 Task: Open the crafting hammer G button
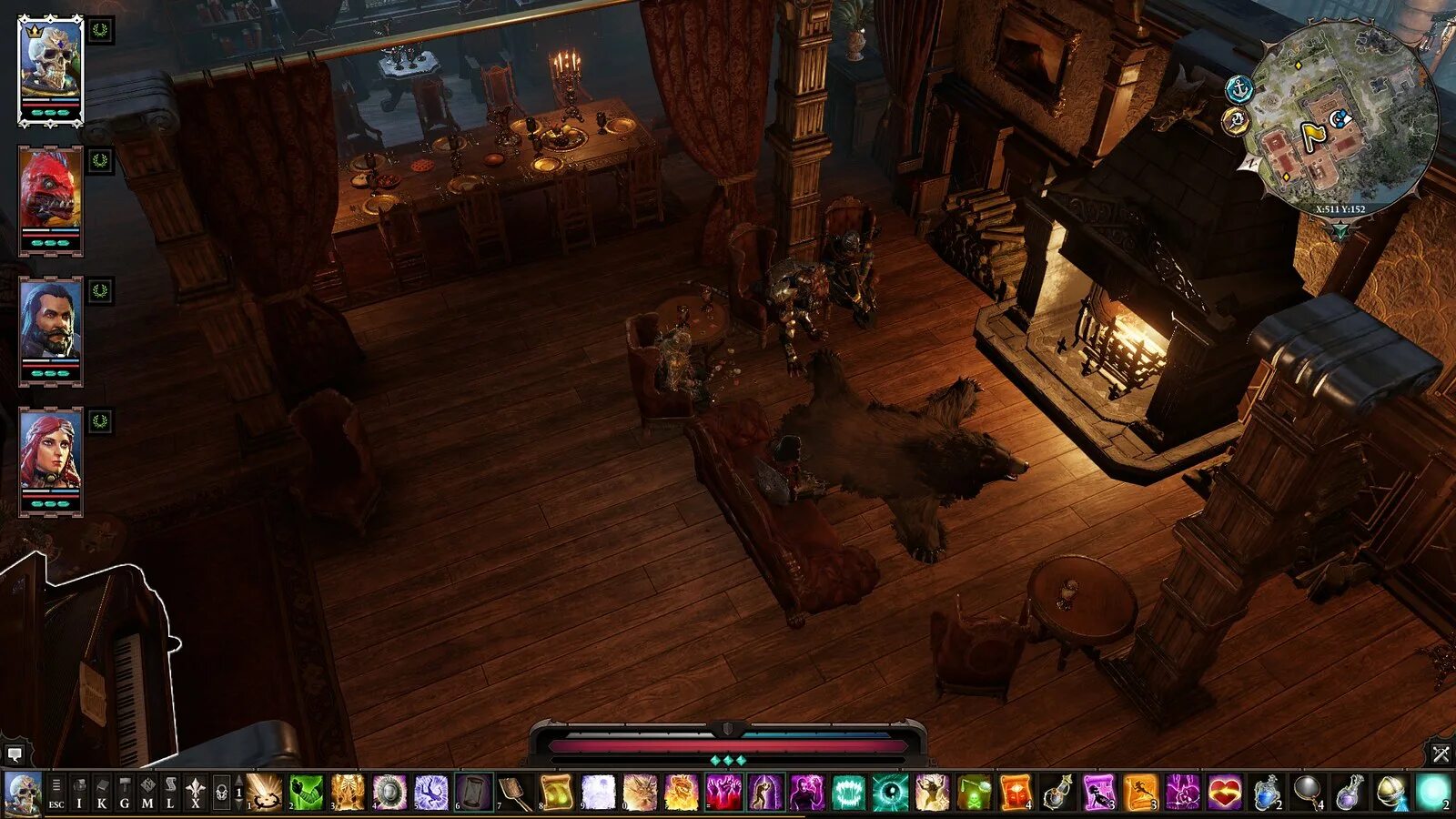point(125,793)
